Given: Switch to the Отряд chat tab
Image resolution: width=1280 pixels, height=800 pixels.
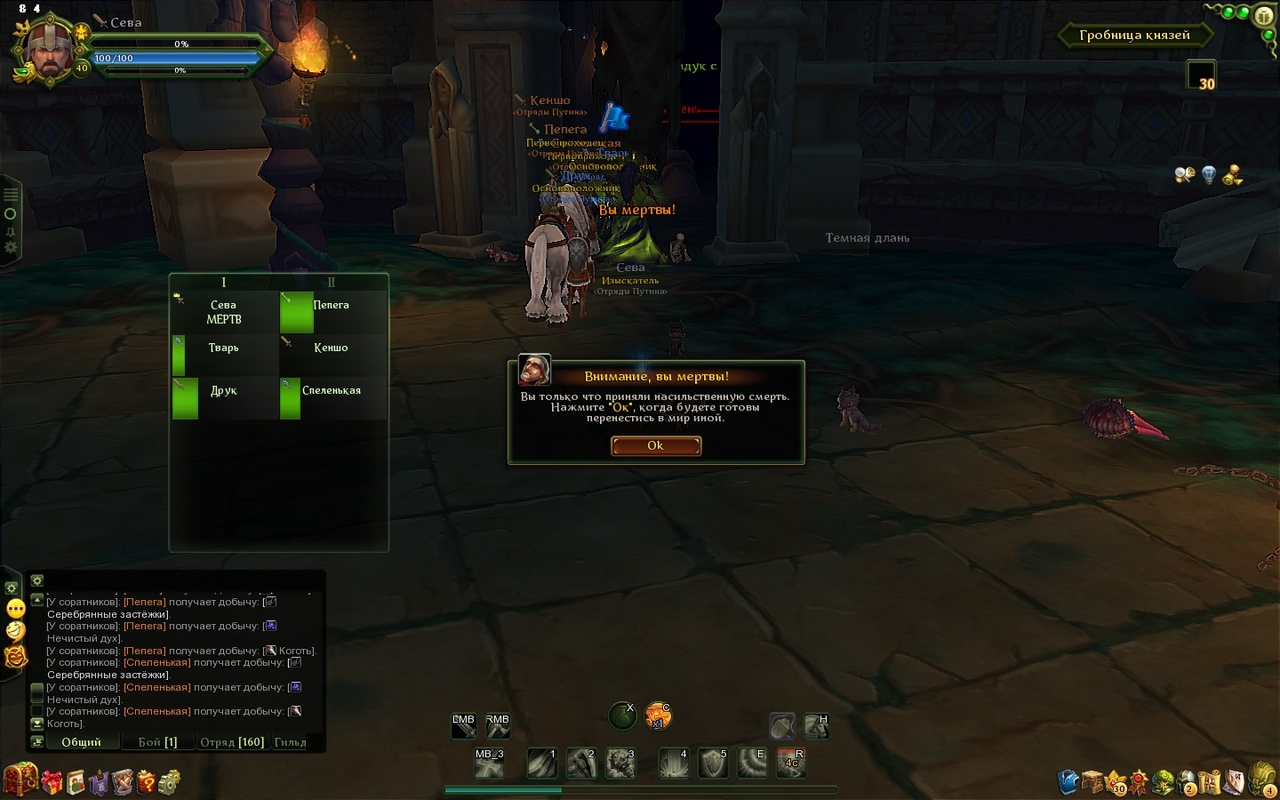Looking at the screenshot, I should click(232, 742).
